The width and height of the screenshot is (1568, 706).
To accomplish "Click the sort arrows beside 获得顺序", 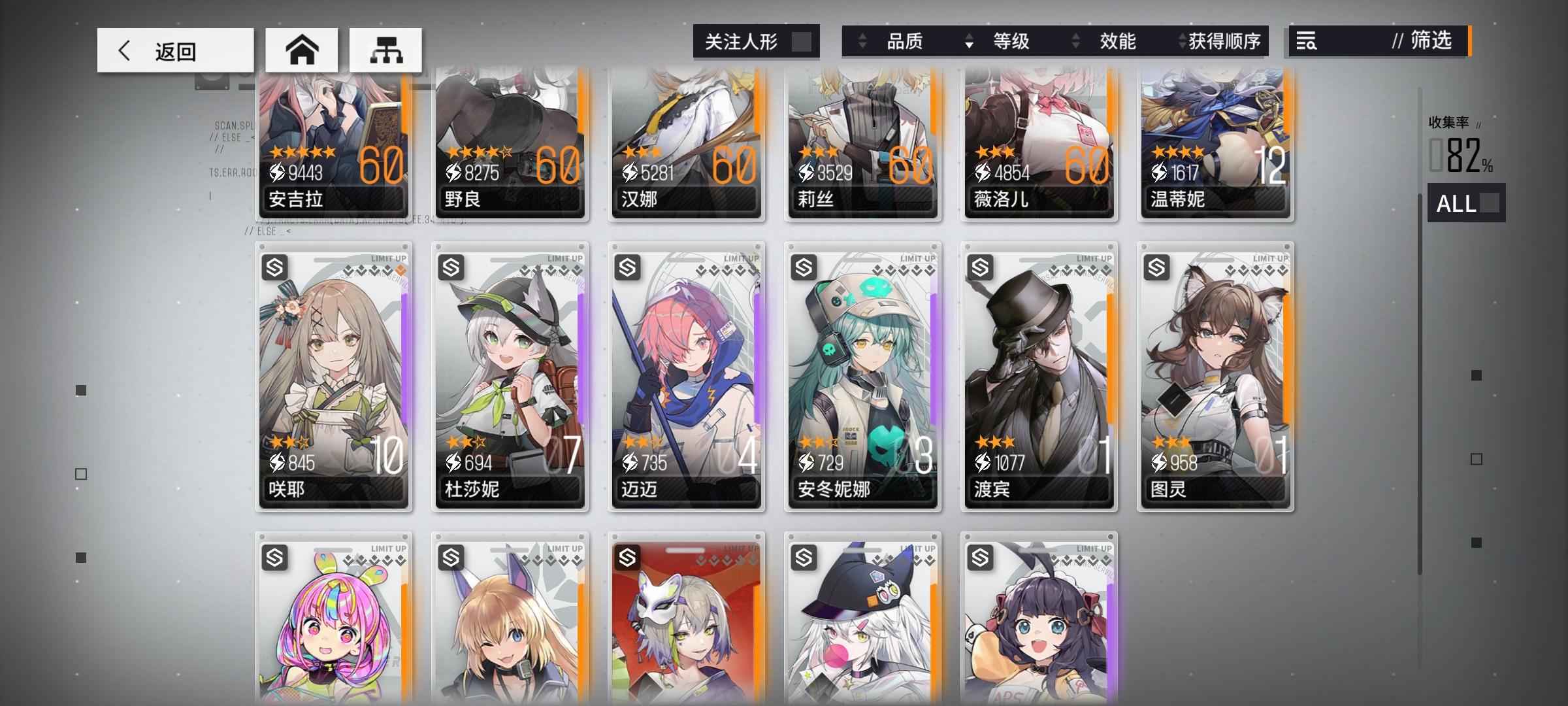I will 1181,42.
